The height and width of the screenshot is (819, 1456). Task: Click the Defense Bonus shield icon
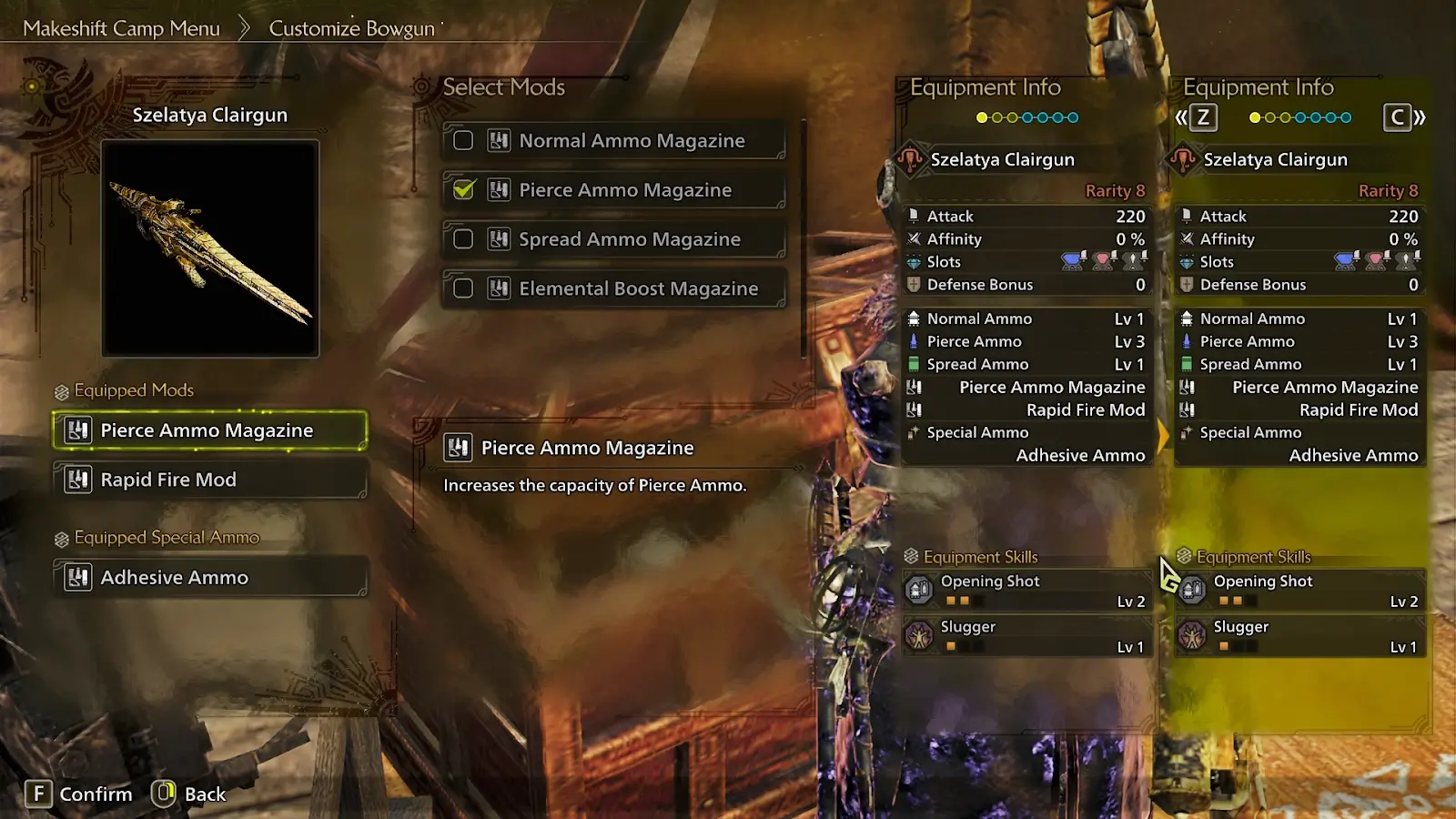[914, 285]
